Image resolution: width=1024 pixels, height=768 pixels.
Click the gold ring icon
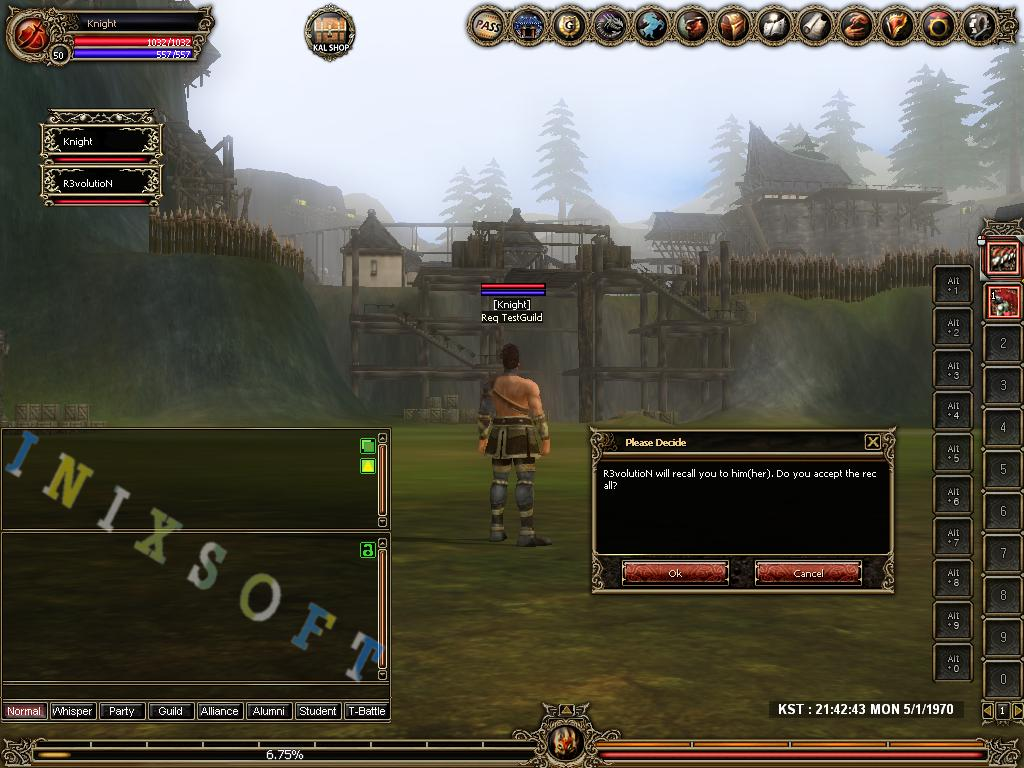pyautogui.click(x=937, y=25)
